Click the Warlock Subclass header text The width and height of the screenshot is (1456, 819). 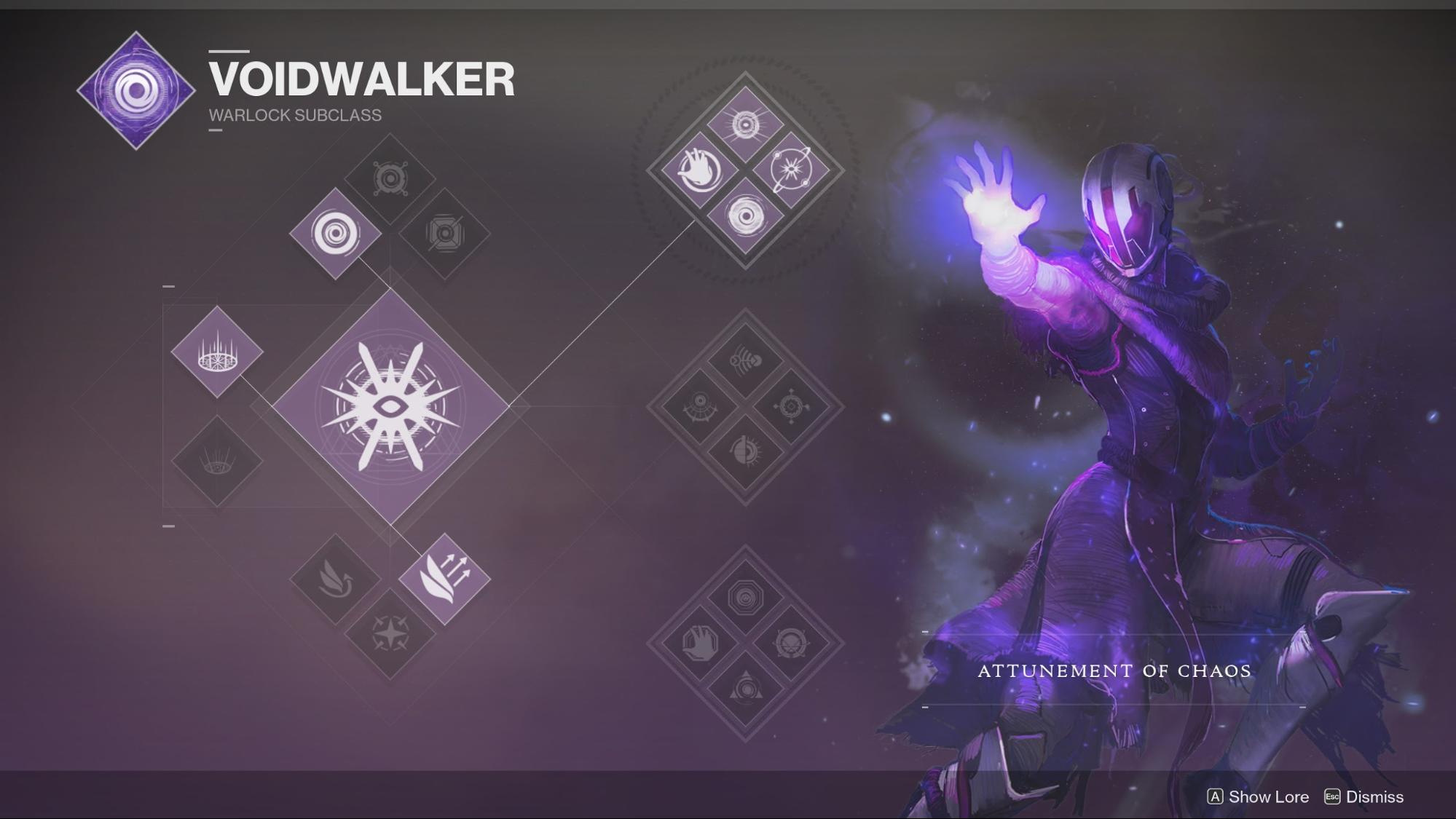click(x=294, y=114)
